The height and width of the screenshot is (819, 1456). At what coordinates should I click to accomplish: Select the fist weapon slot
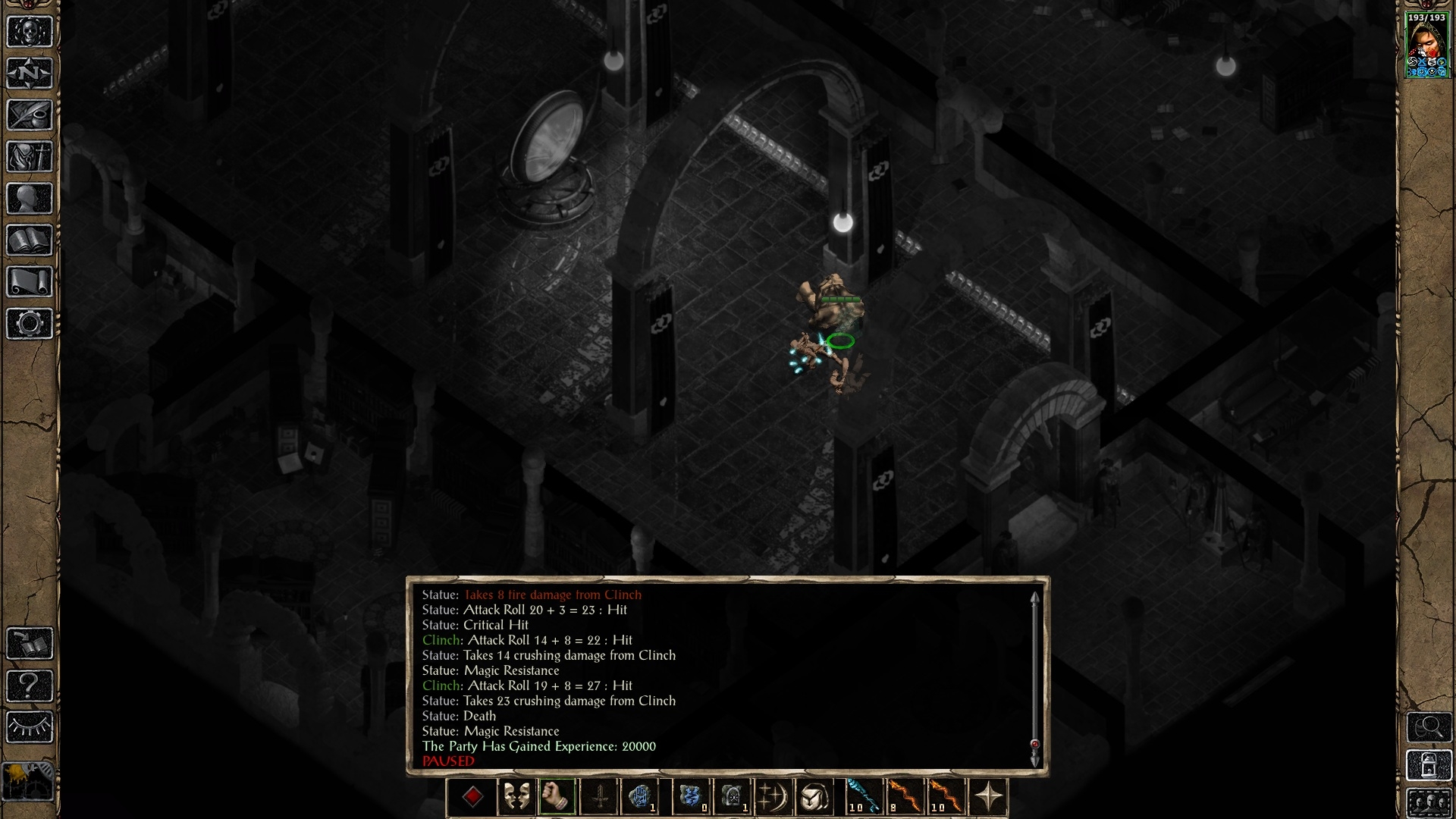point(557,797)
